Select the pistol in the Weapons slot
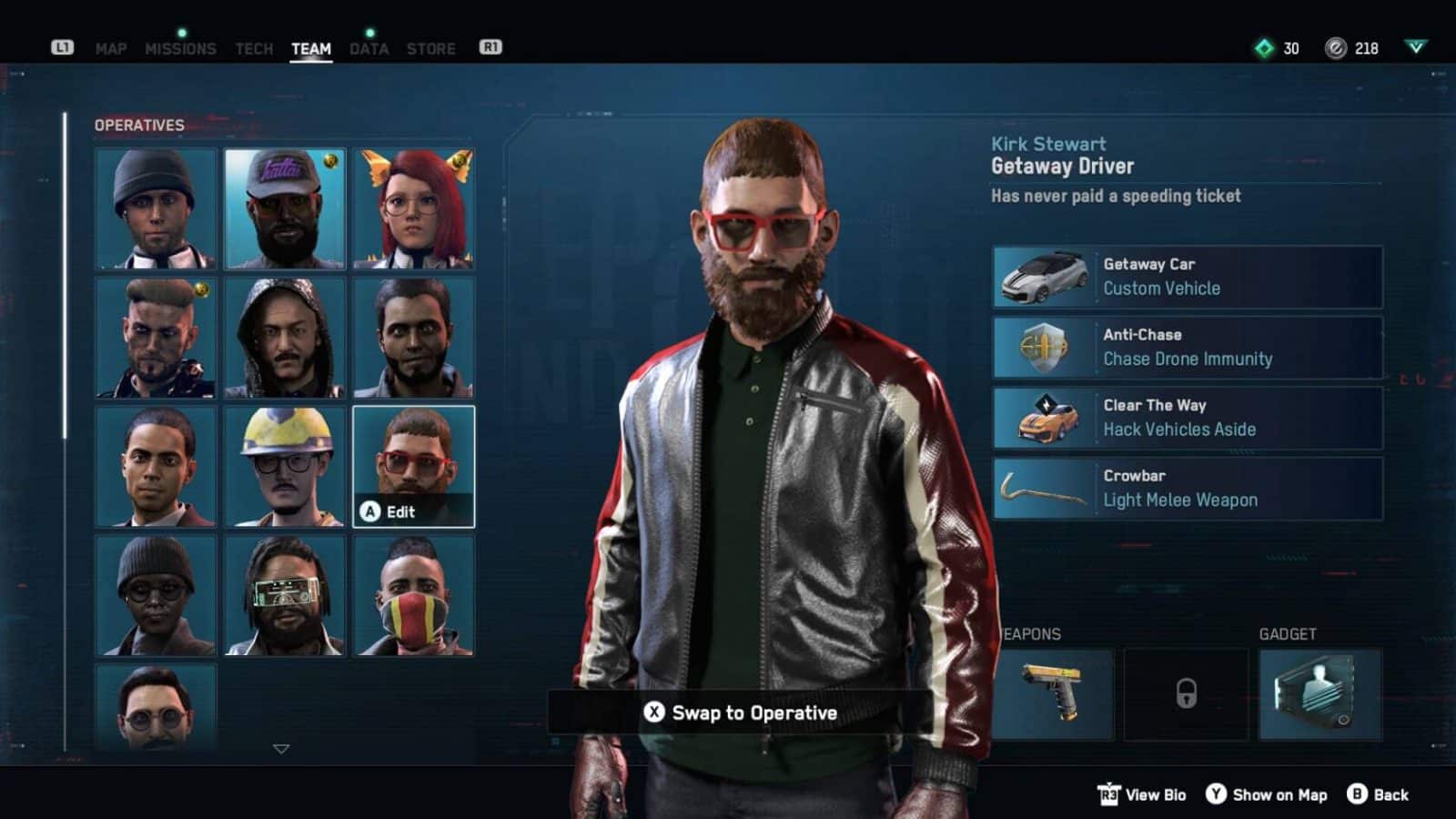Screen dimensions: 1456x819 pyautogui.click(x=1053, y=693)
